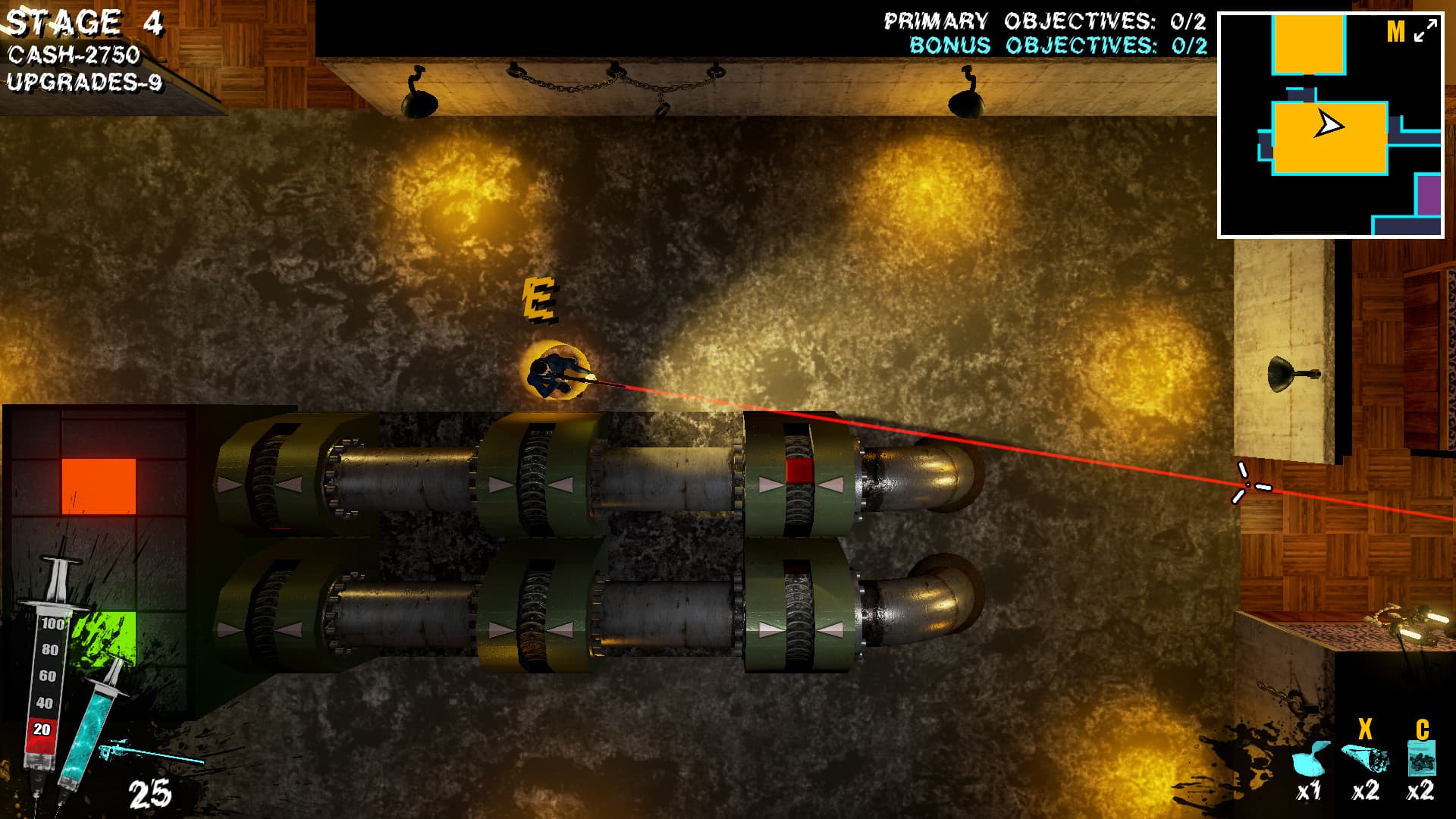This screenshot has height=819, width=1456.
Task: Use the rolled joint item
Action: point(1365,758)
